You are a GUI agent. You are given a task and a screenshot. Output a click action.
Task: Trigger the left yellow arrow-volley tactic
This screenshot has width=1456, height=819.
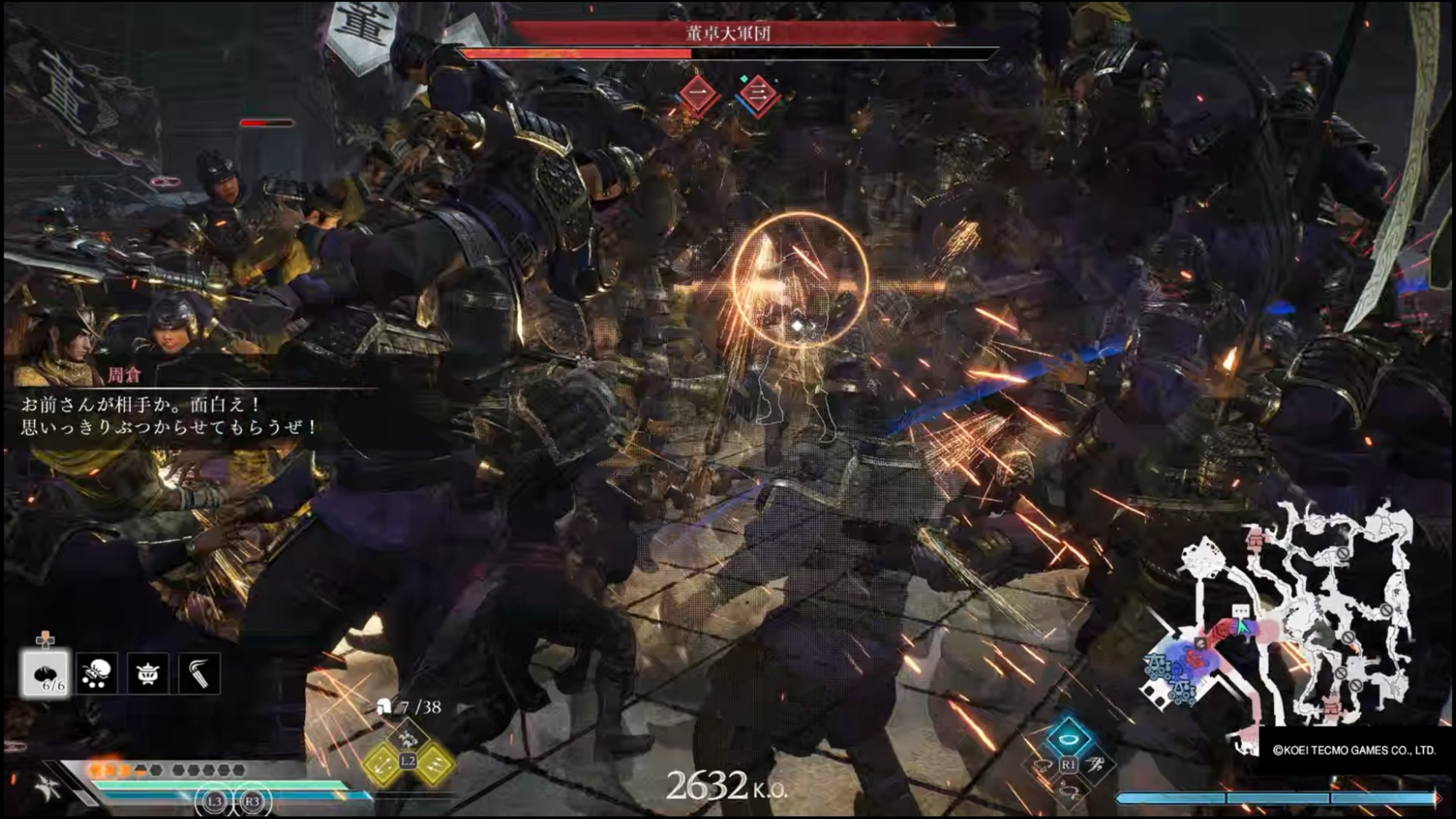pyautogui.click(x=384, y=763)
